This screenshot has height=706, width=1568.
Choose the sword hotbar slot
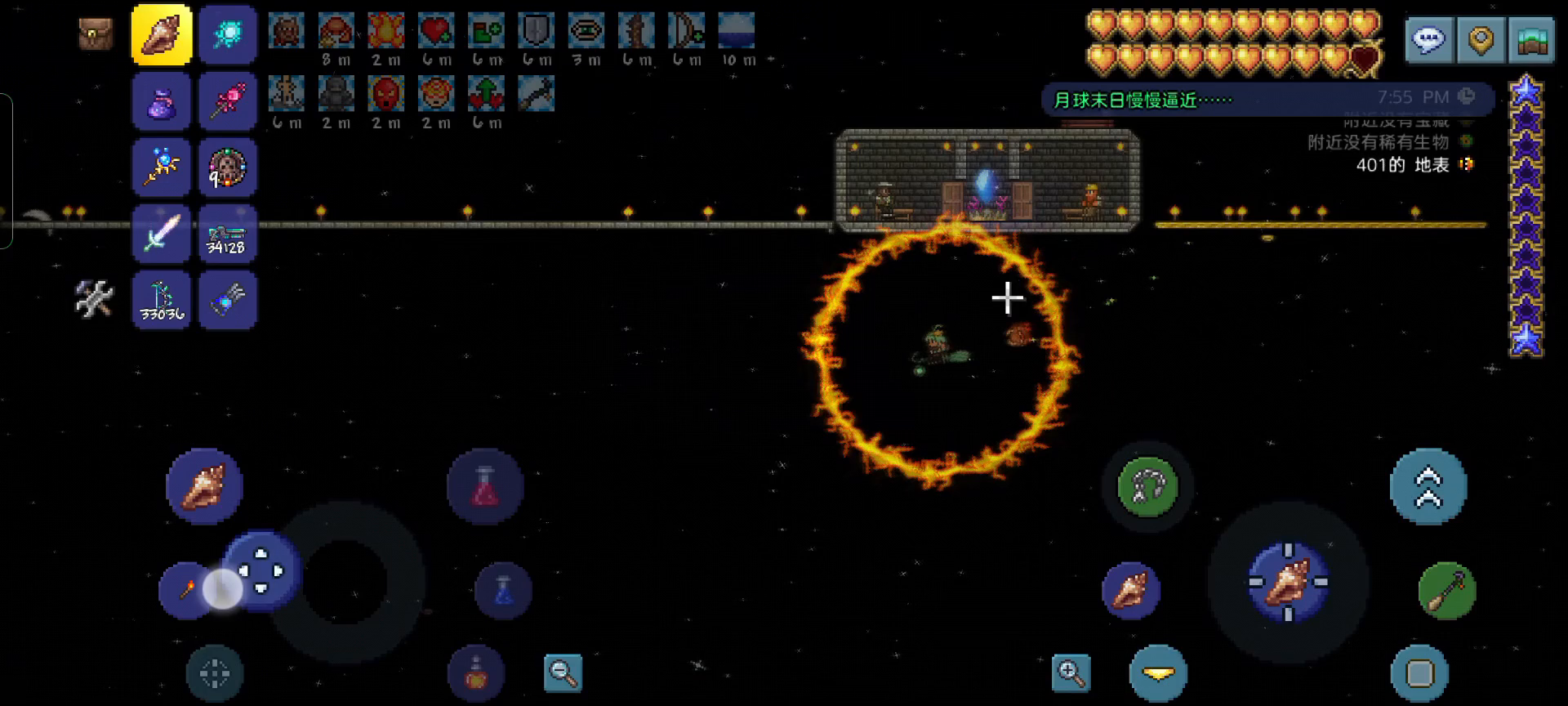click(162, 234)
